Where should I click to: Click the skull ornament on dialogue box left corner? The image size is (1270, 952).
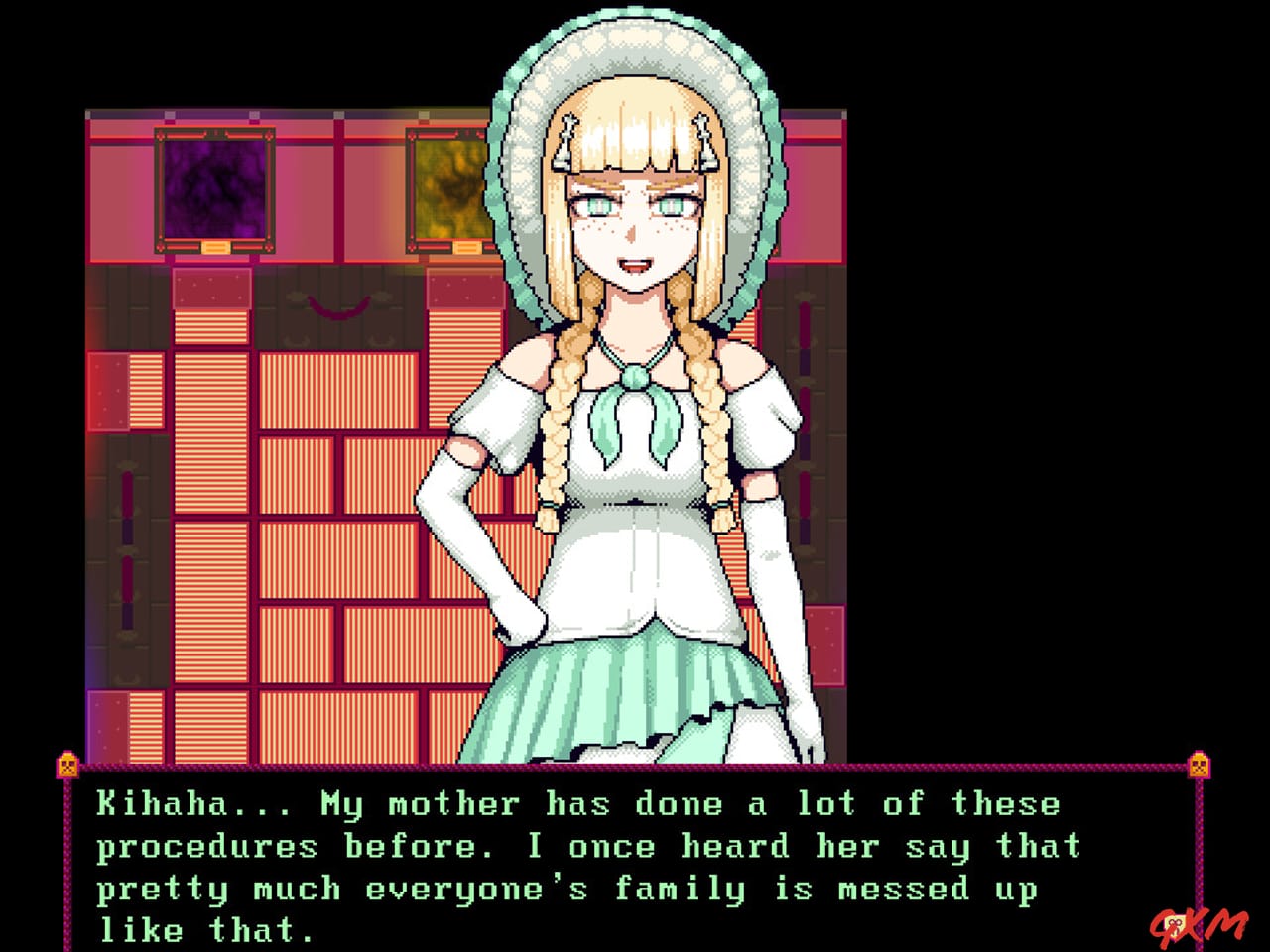click(65, 765)
